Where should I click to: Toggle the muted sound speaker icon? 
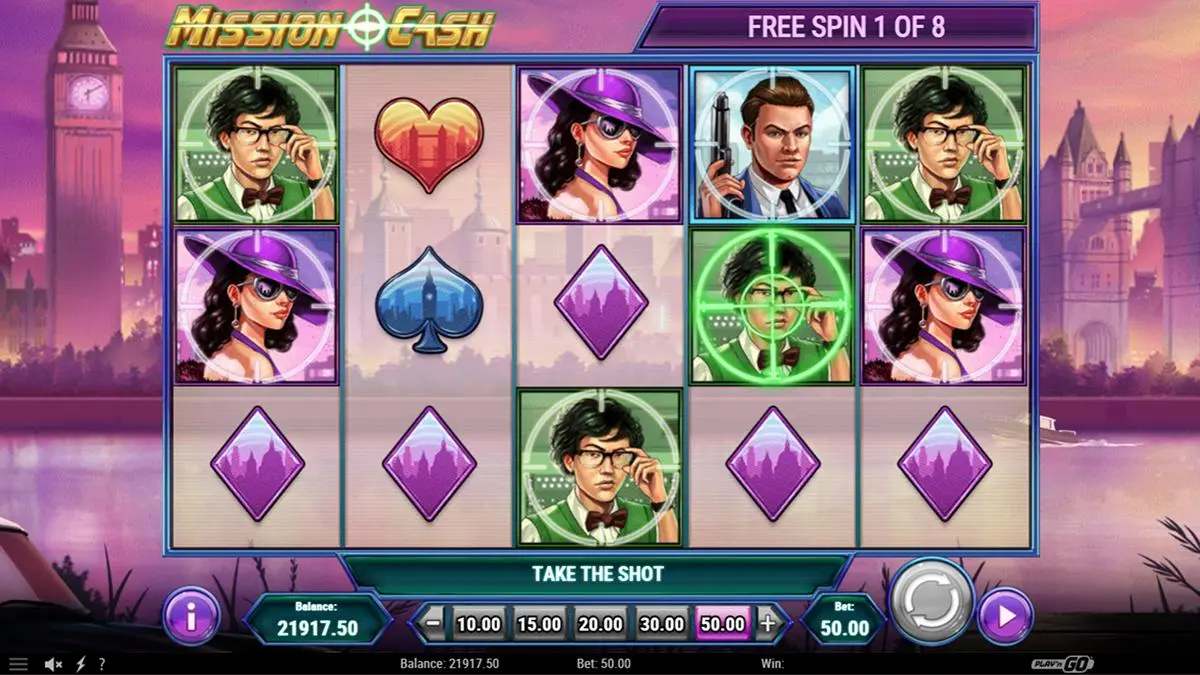[54, 664]
